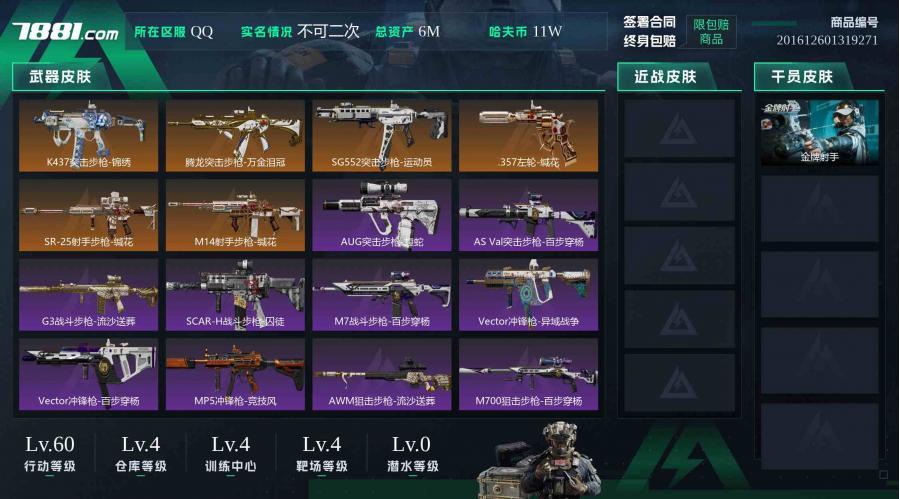Pick the M14射手步枪 skin tile

point(235,215)
